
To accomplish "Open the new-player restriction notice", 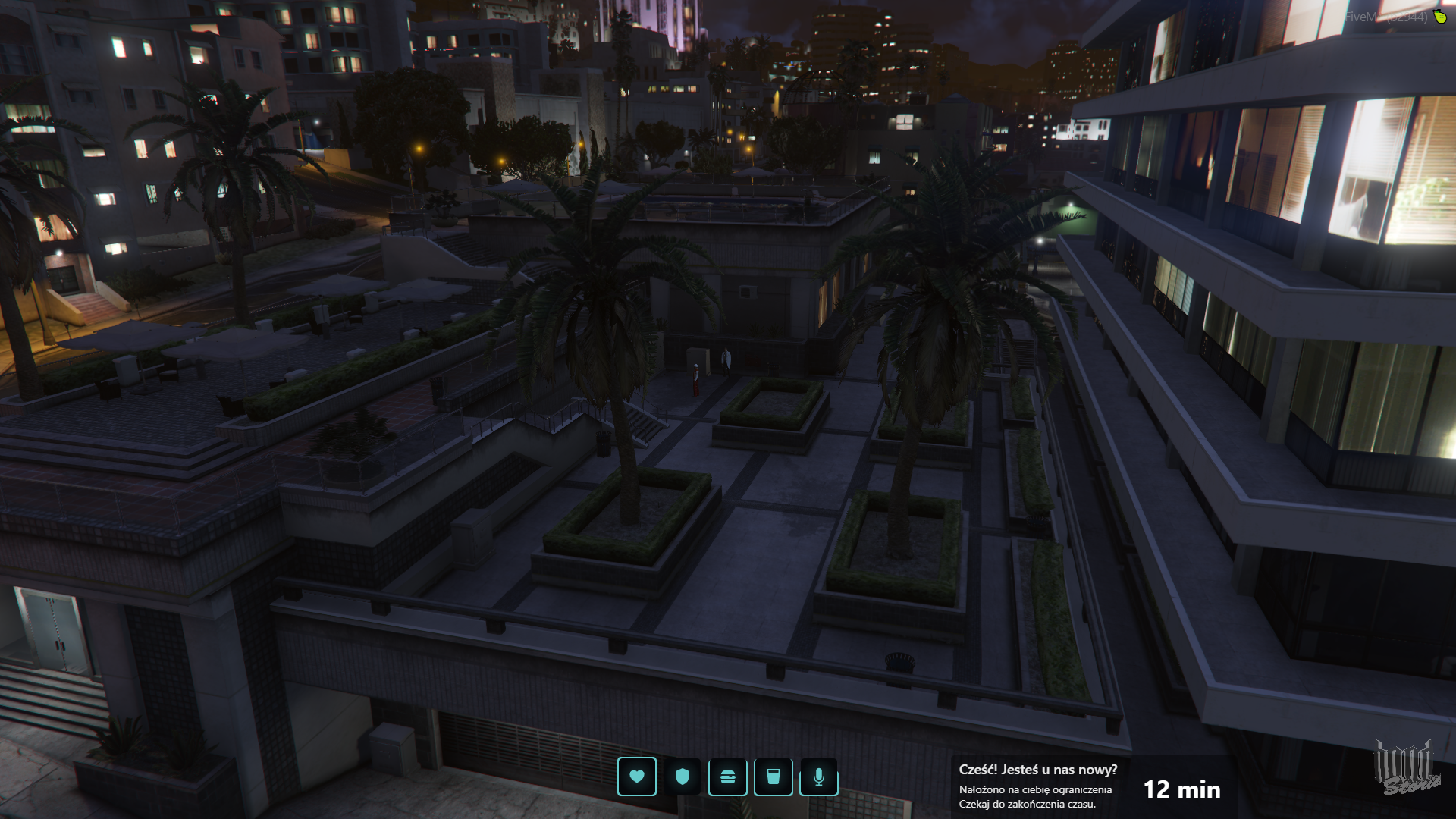I will click(x=1037, y=786).
